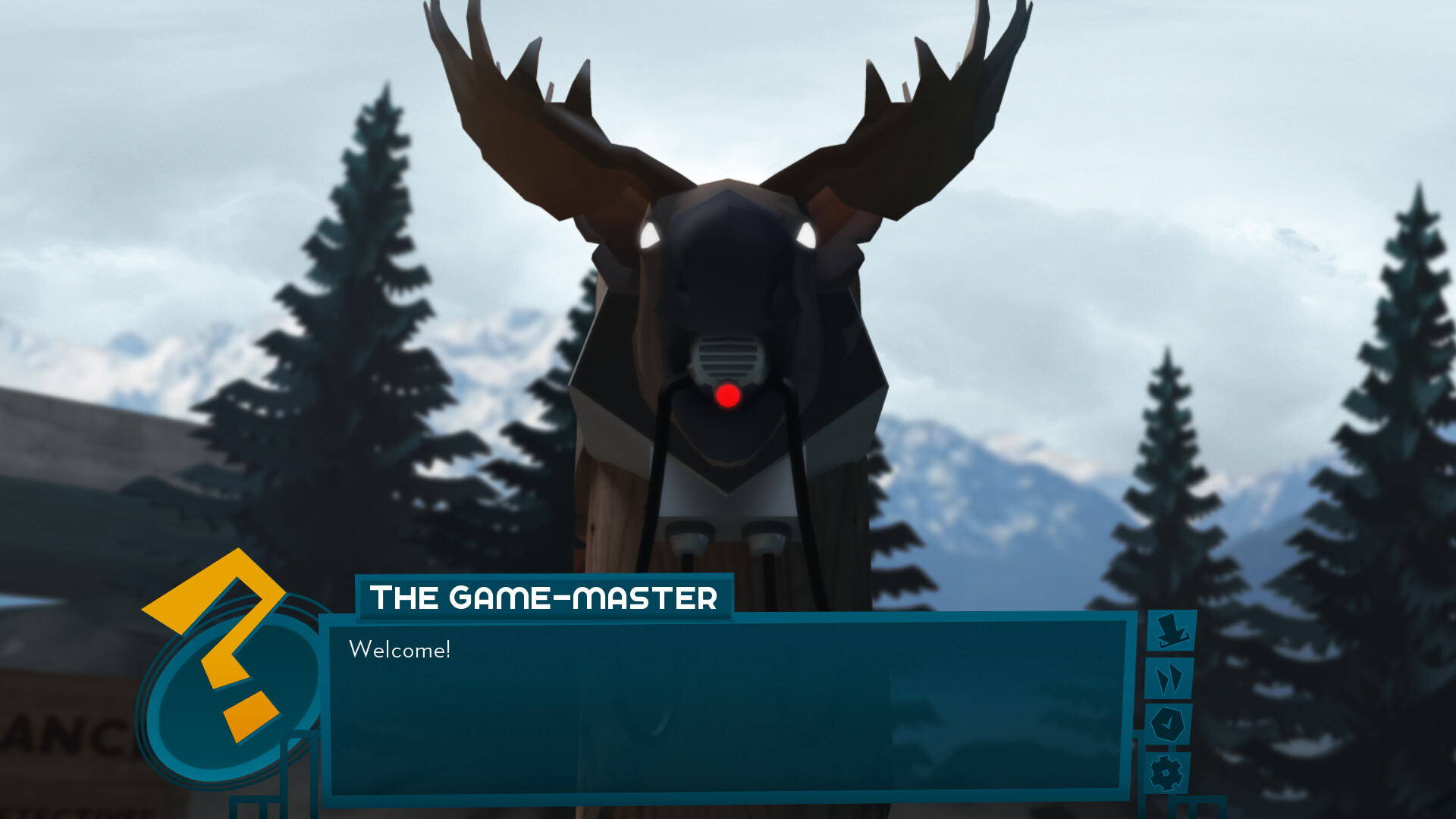Click the bottom icon of the sidebar column
Screen dimensions: 1456x819
pos(1166,772)
